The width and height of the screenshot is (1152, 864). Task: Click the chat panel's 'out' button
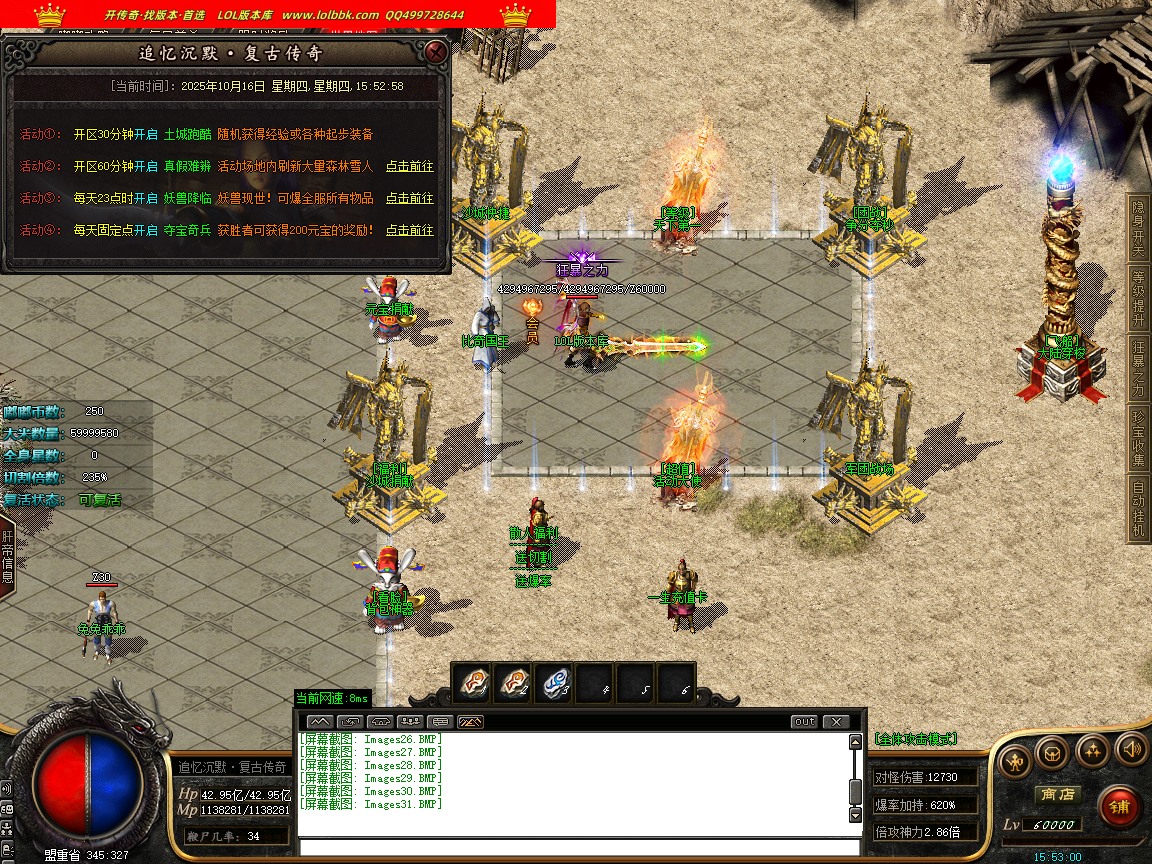pos(804,721)
